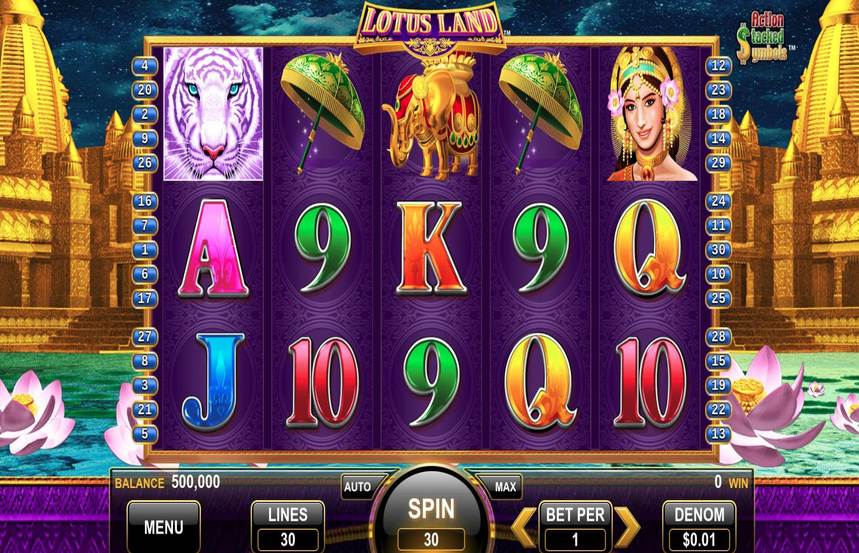
Task: Open the MENU panel
Action: [163, 526]
